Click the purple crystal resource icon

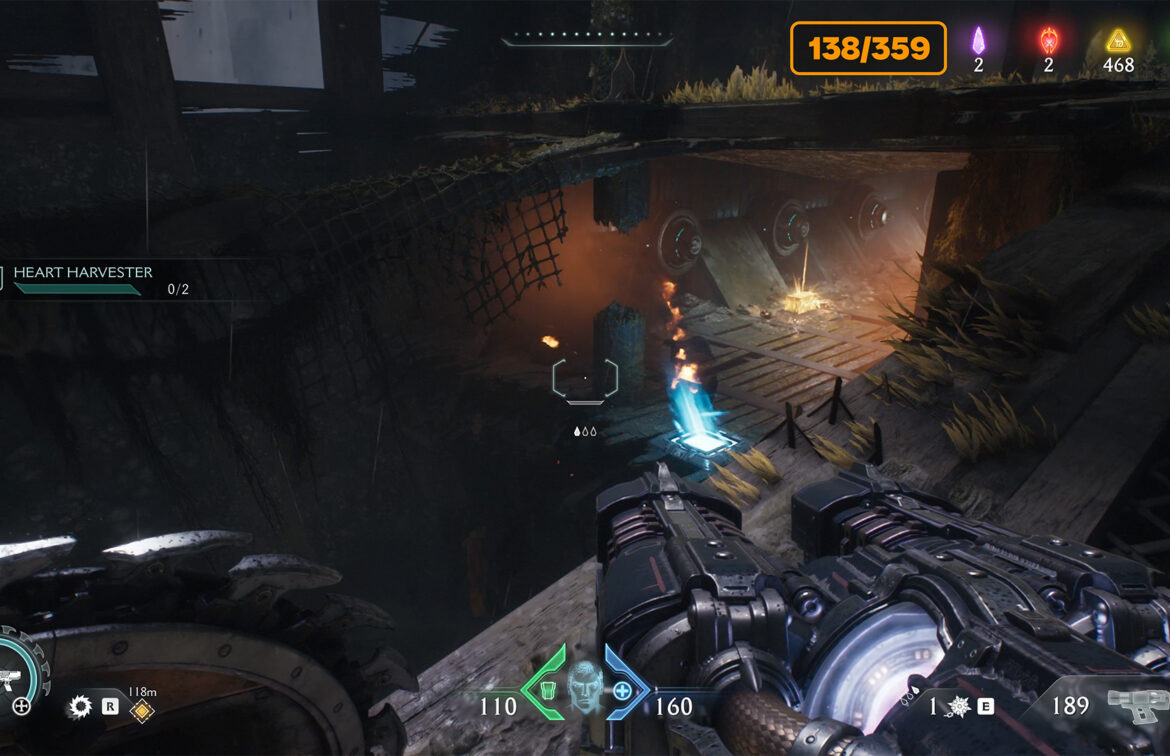[x=979, y=41]
